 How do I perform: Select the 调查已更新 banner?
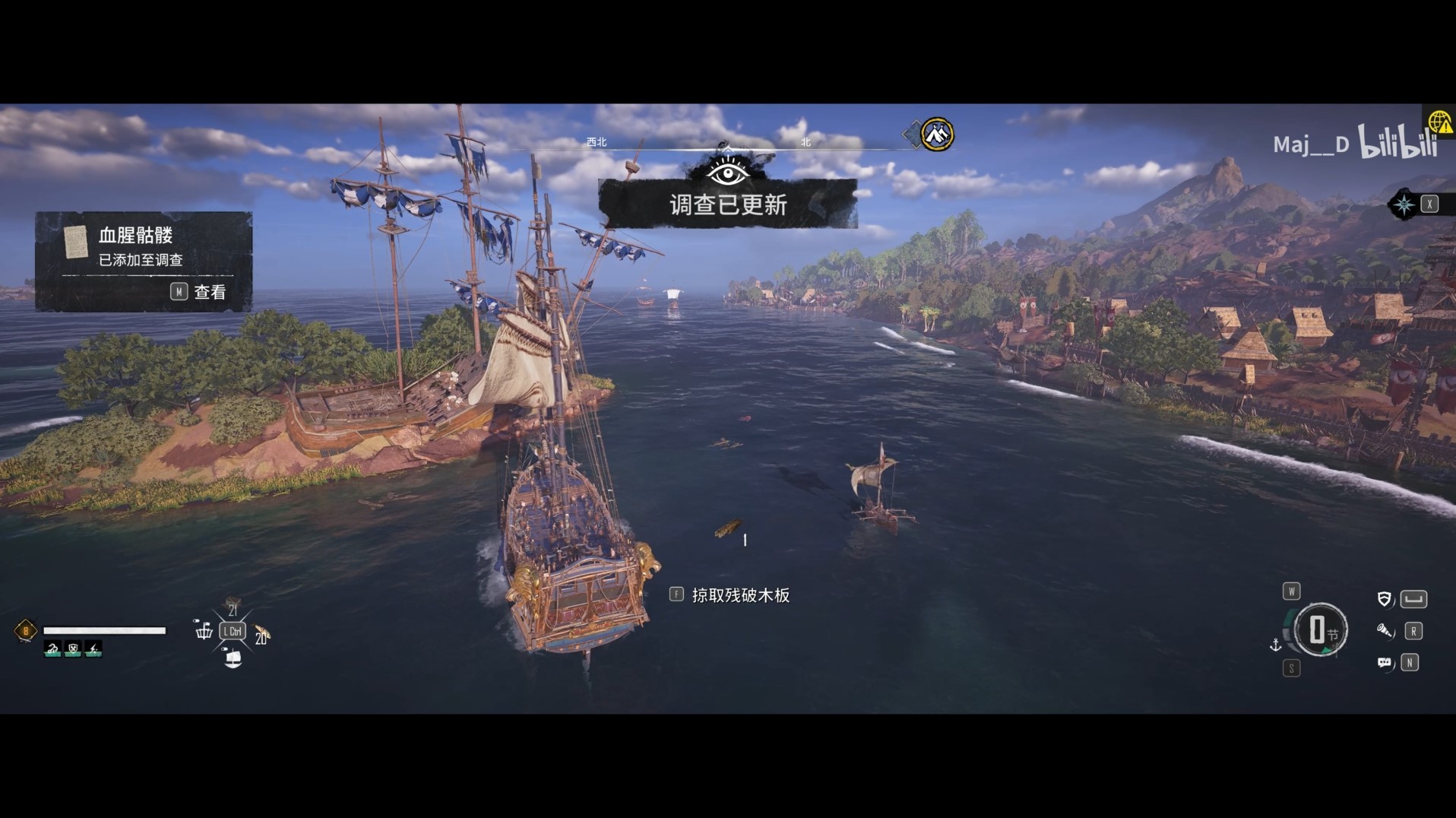727,204
